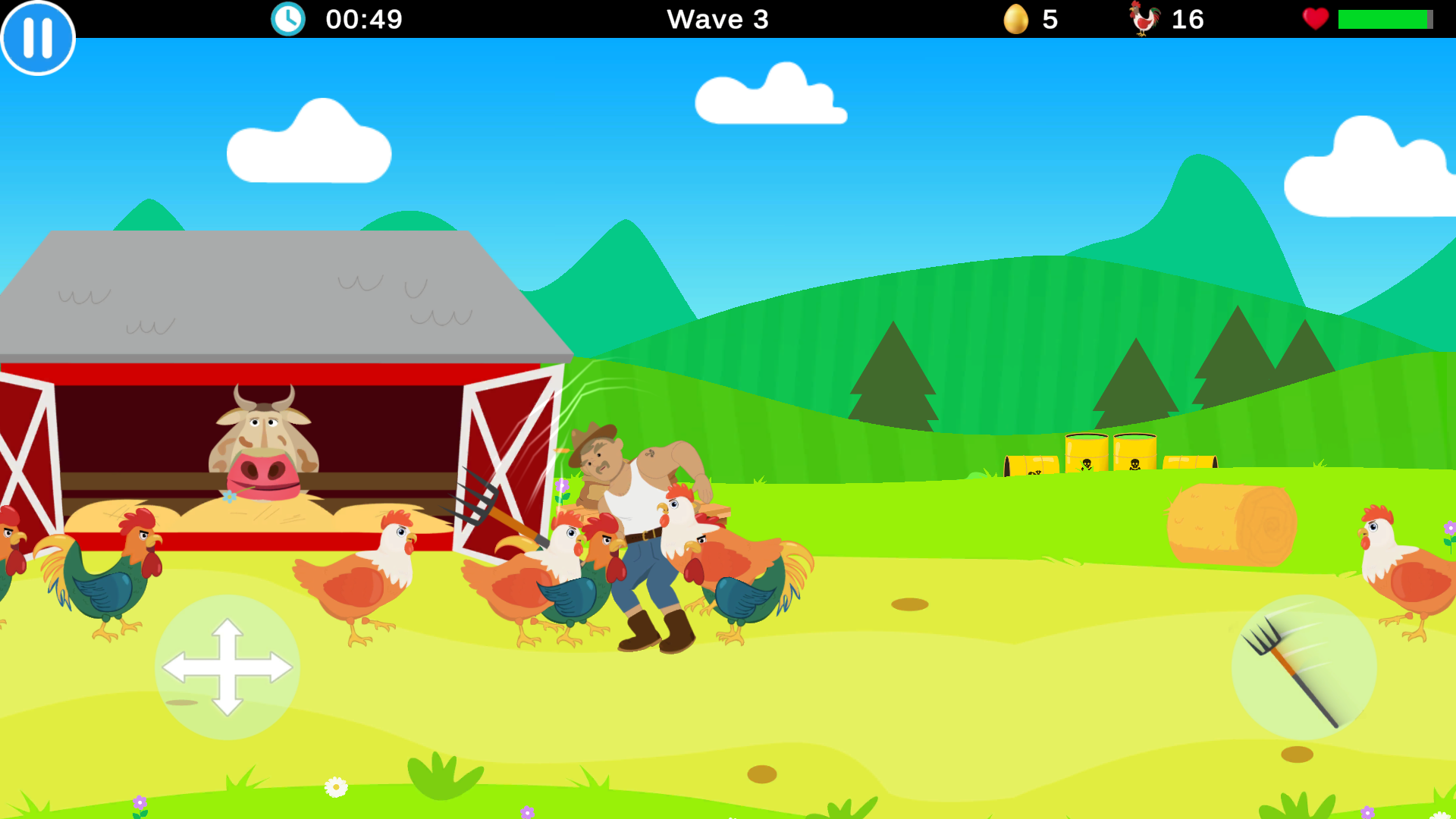Select the Wave 3 label
1456x819 pixels.
coord(717,19)
